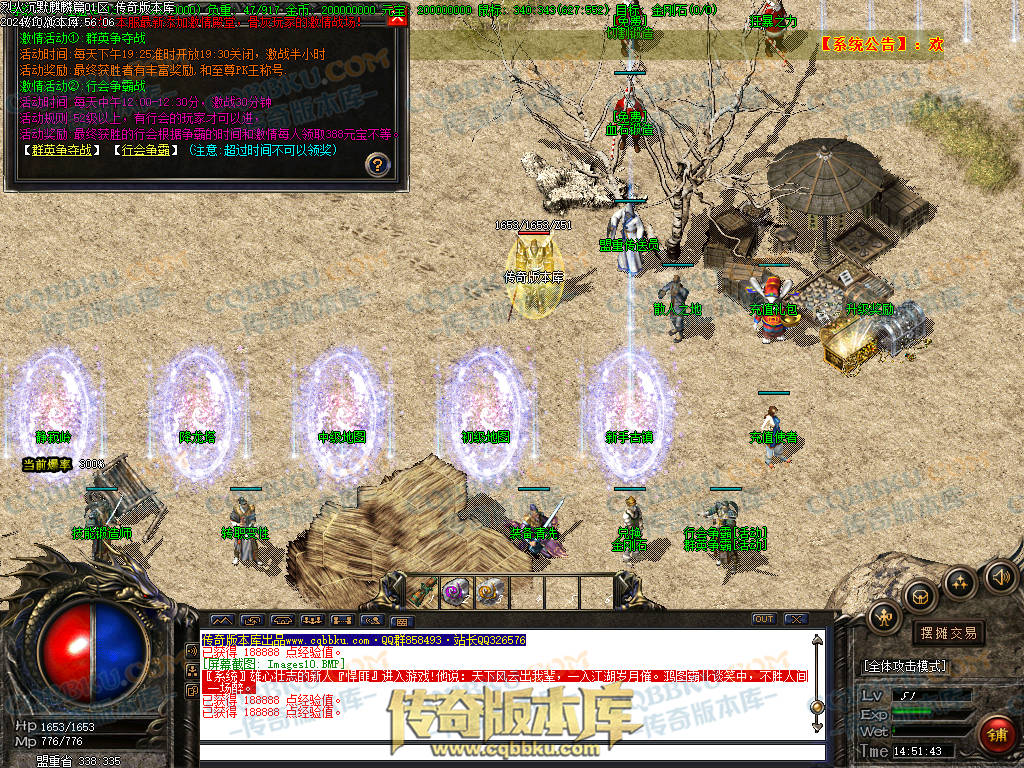Use the purple swirl hotbar item

point(456,590)
